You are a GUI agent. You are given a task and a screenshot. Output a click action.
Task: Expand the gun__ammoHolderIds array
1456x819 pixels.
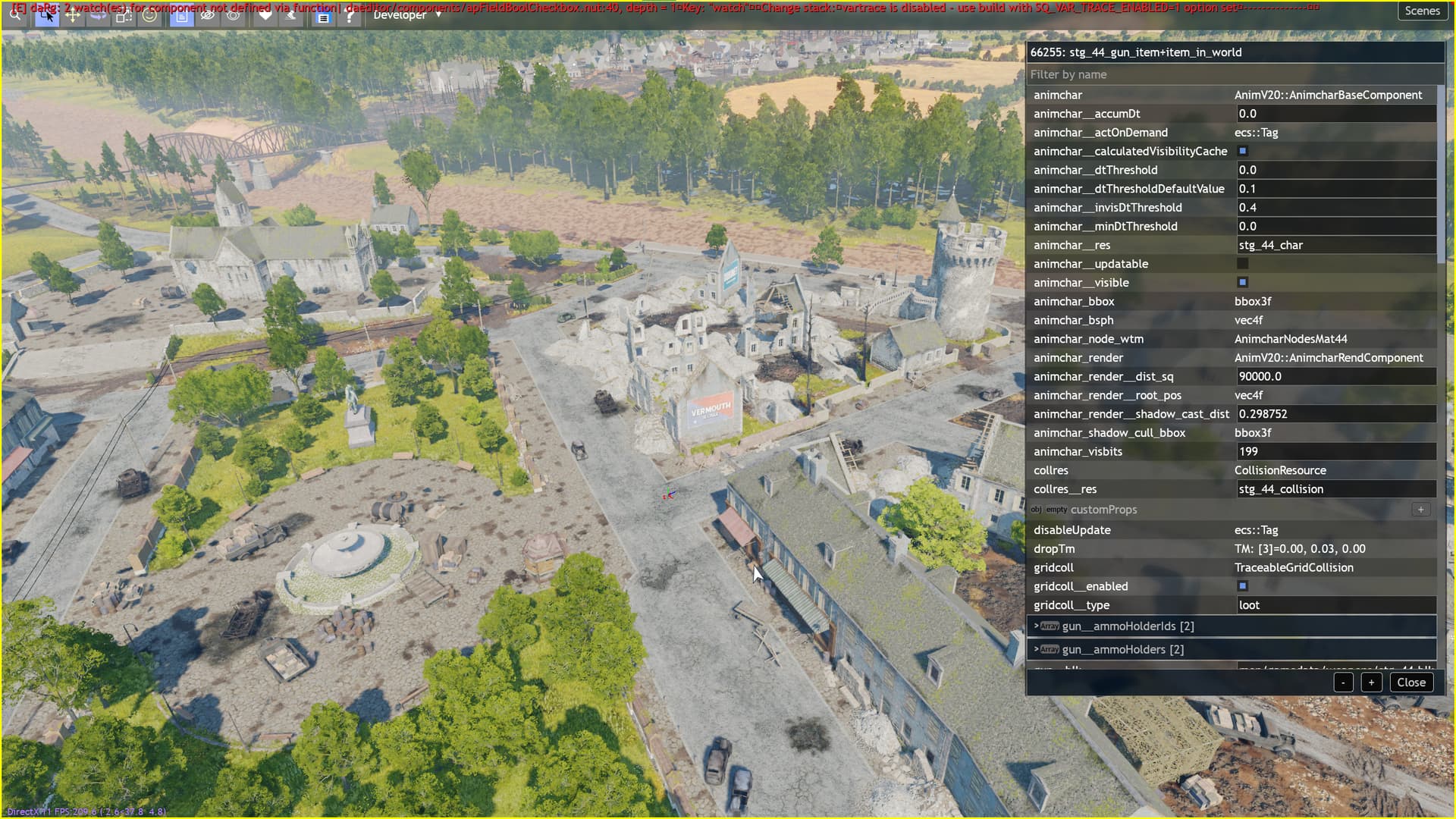pyautogui.click(x=1036, y=626)
